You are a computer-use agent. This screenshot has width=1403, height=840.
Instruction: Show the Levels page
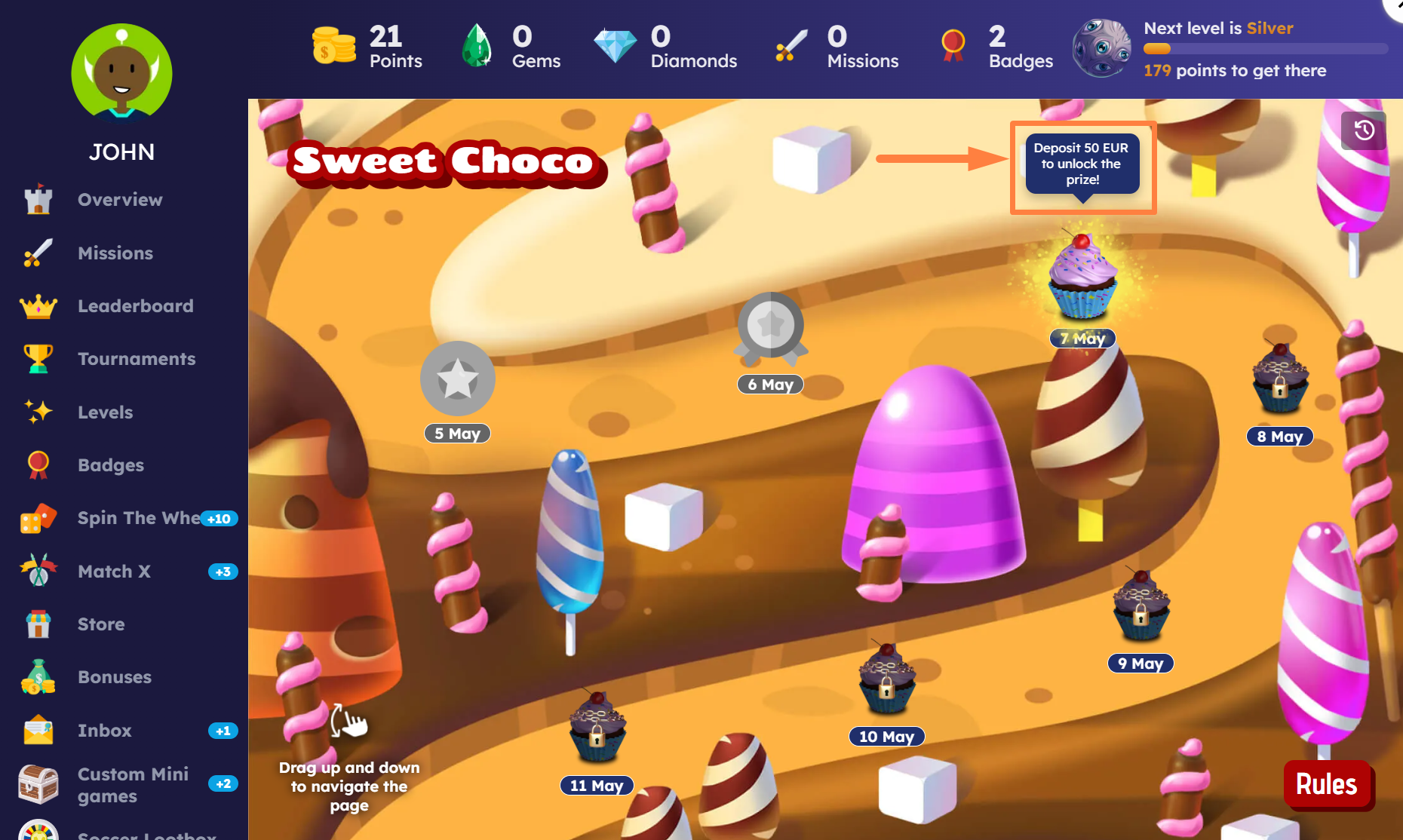(x=105, y=412)
